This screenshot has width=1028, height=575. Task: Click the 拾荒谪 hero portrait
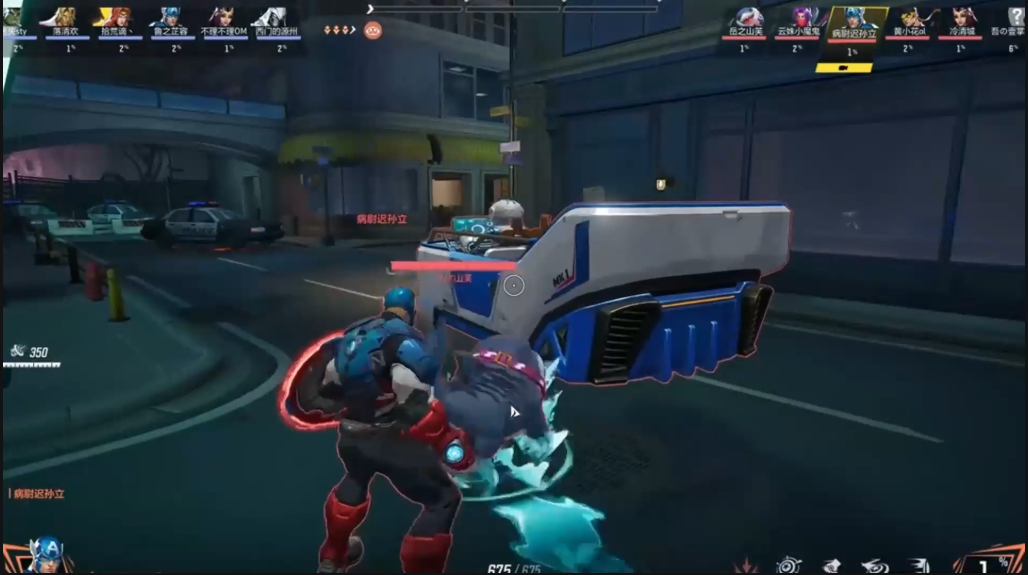tap(116, 17)
